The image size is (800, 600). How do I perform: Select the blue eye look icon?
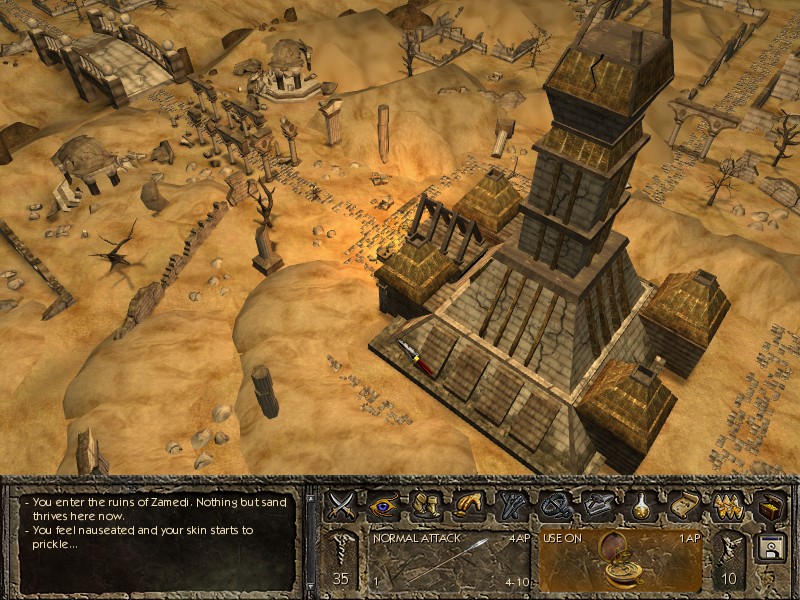[x=384, y=505]
